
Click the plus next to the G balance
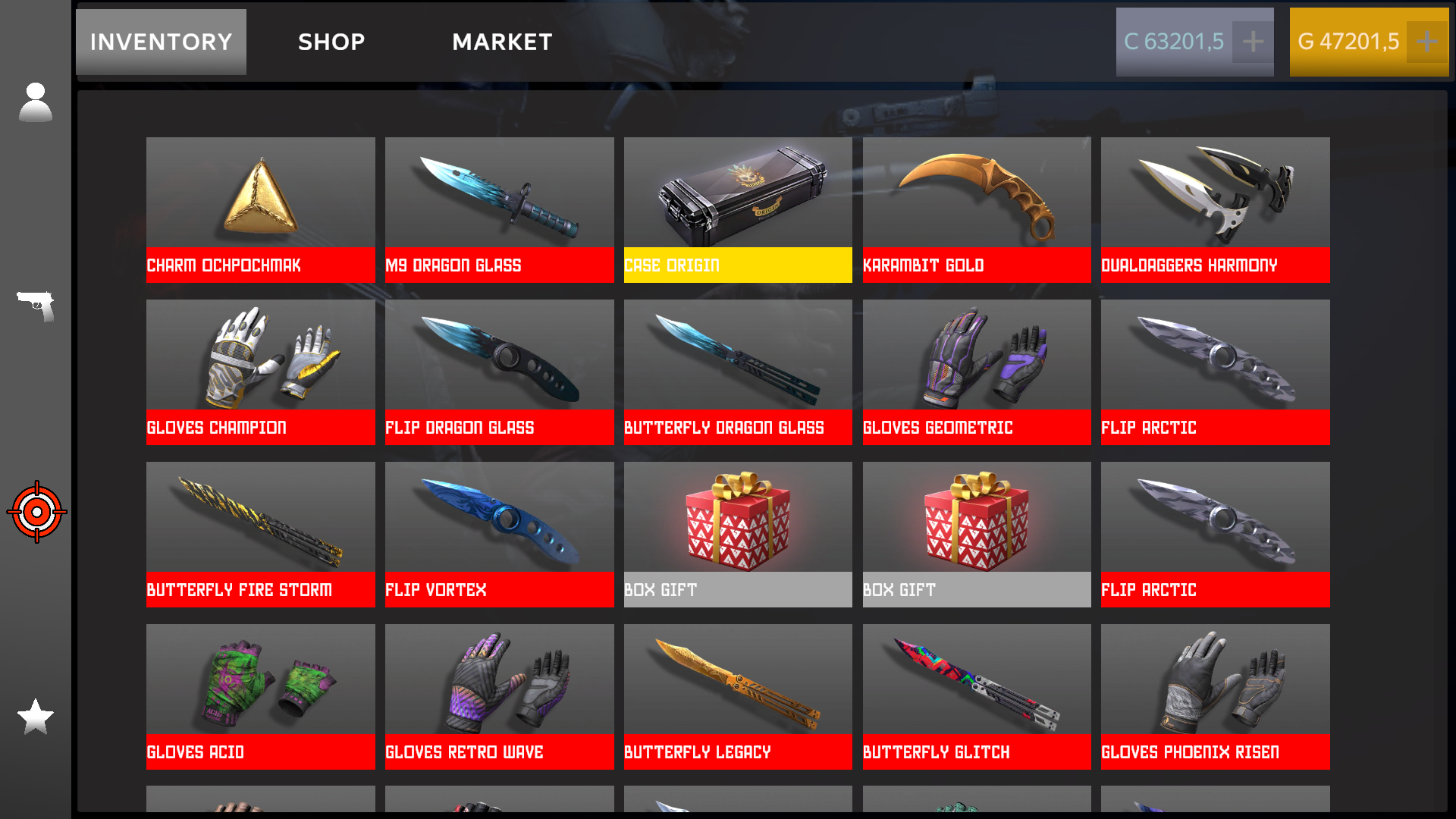1427,42
